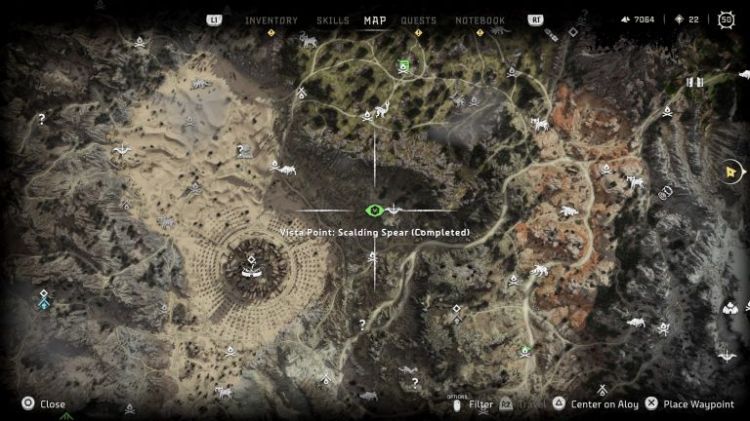
Task: Open the Skills tab
Action: pyautogui.click(x=332, y=20)
